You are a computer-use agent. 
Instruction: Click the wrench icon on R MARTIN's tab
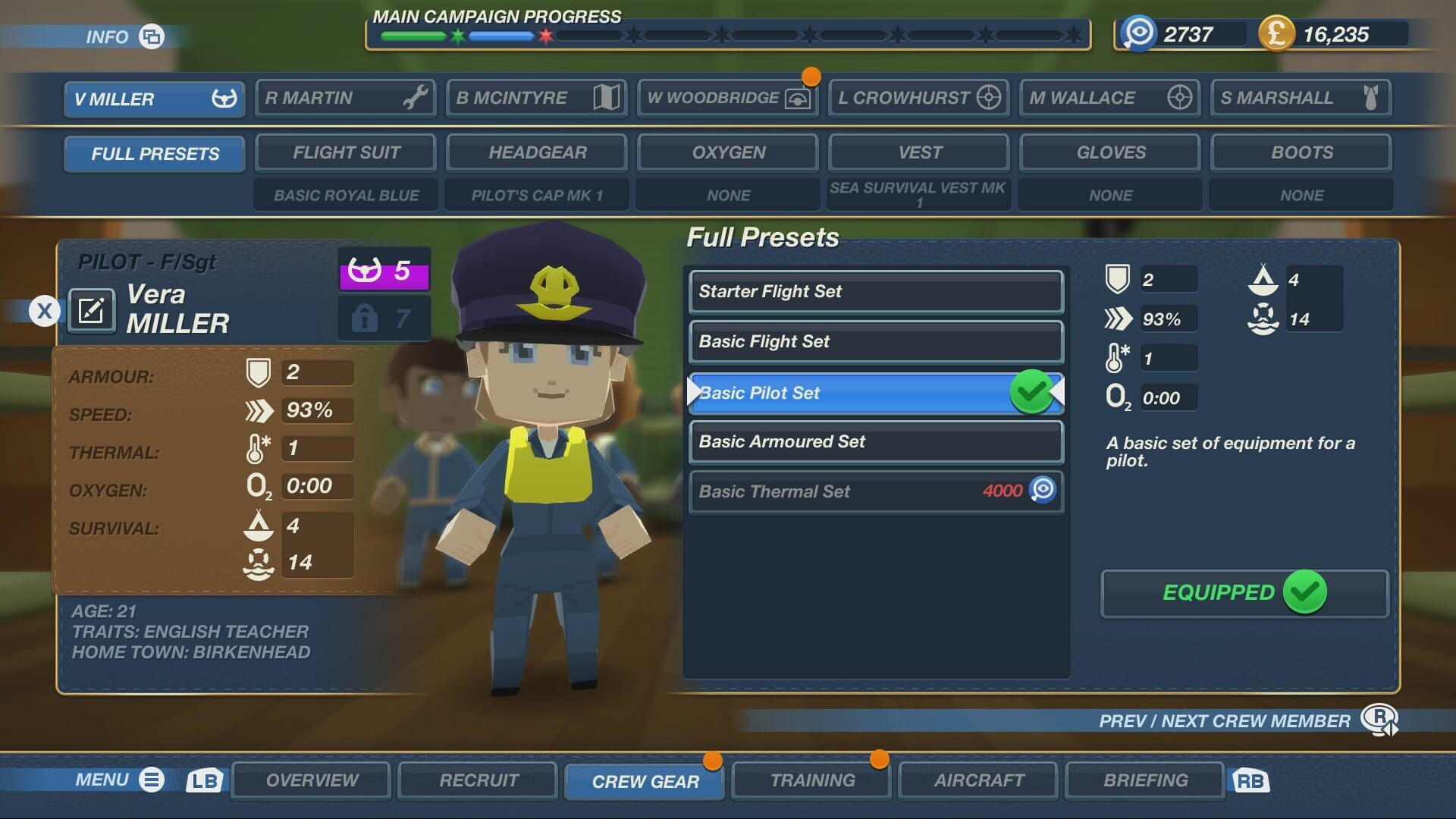click(x=416, y=97)
